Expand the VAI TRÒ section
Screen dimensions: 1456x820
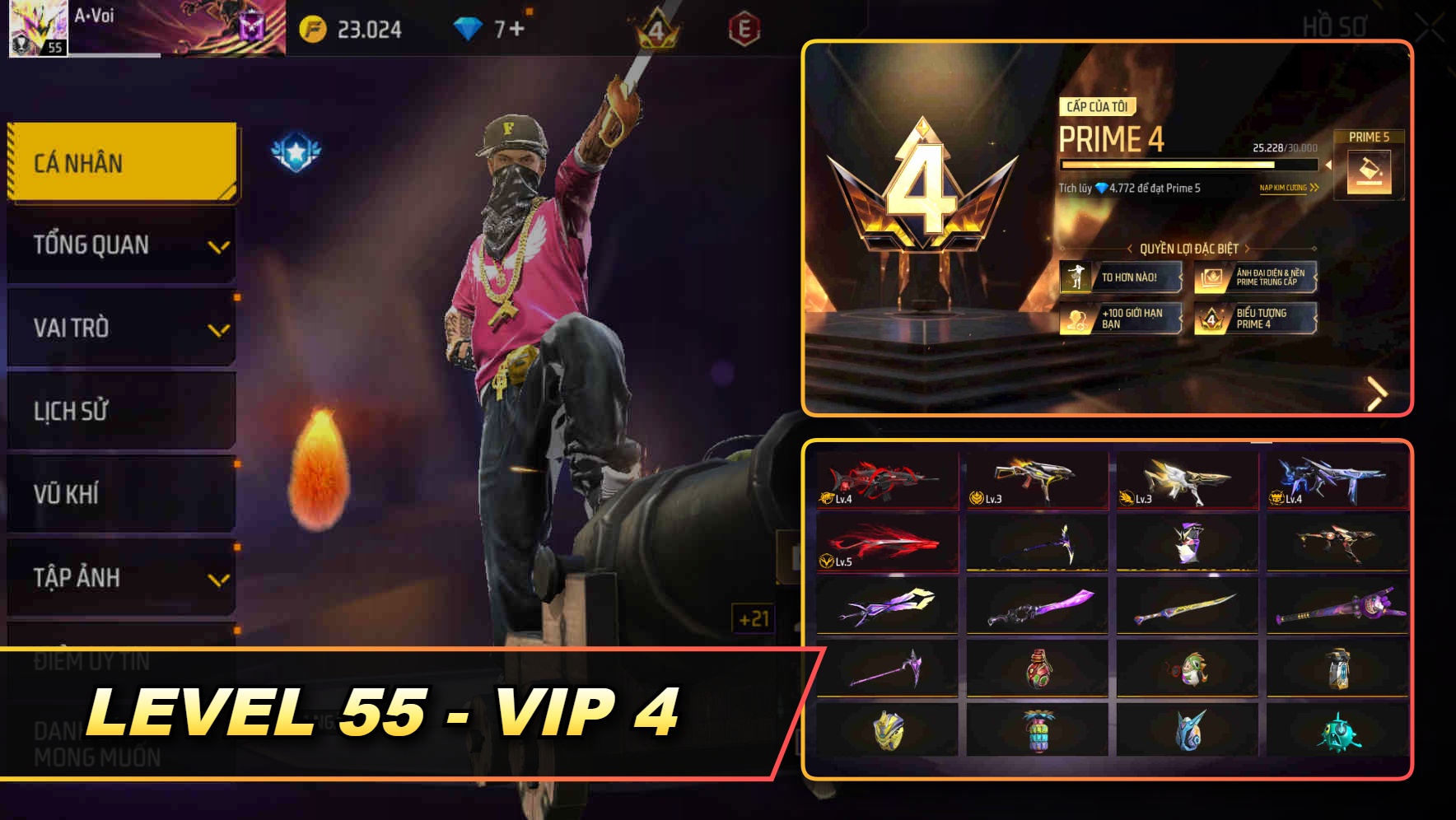coord(121,328)
